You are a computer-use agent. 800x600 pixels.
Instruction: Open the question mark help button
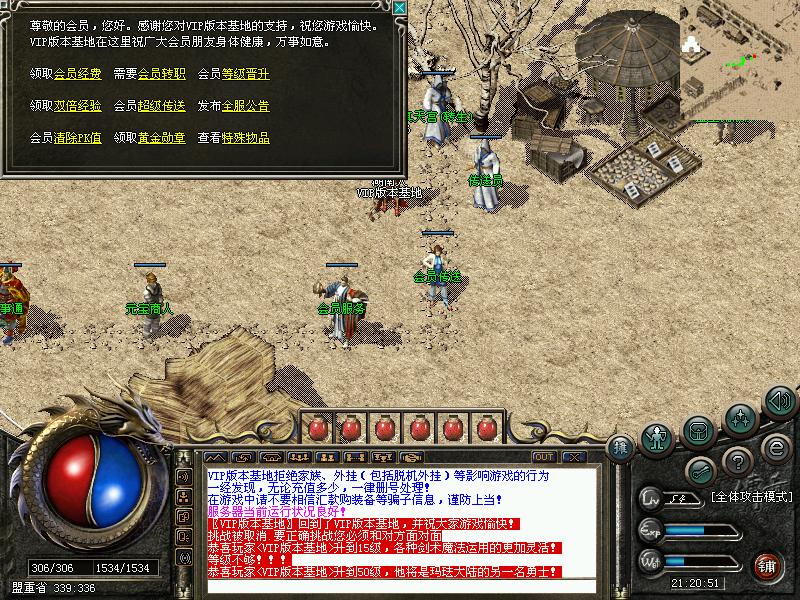pyautogui.click(x=738, y=461)
